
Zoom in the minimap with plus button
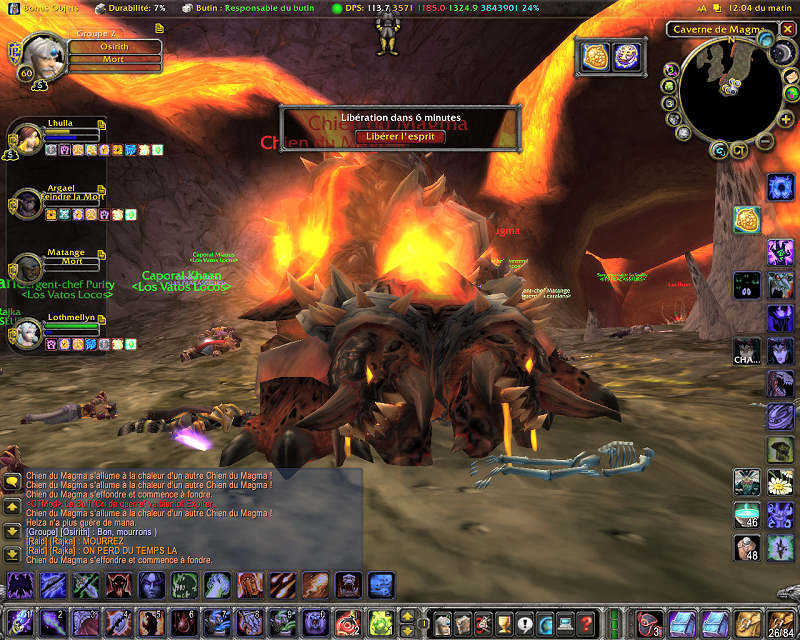[788, 120]
